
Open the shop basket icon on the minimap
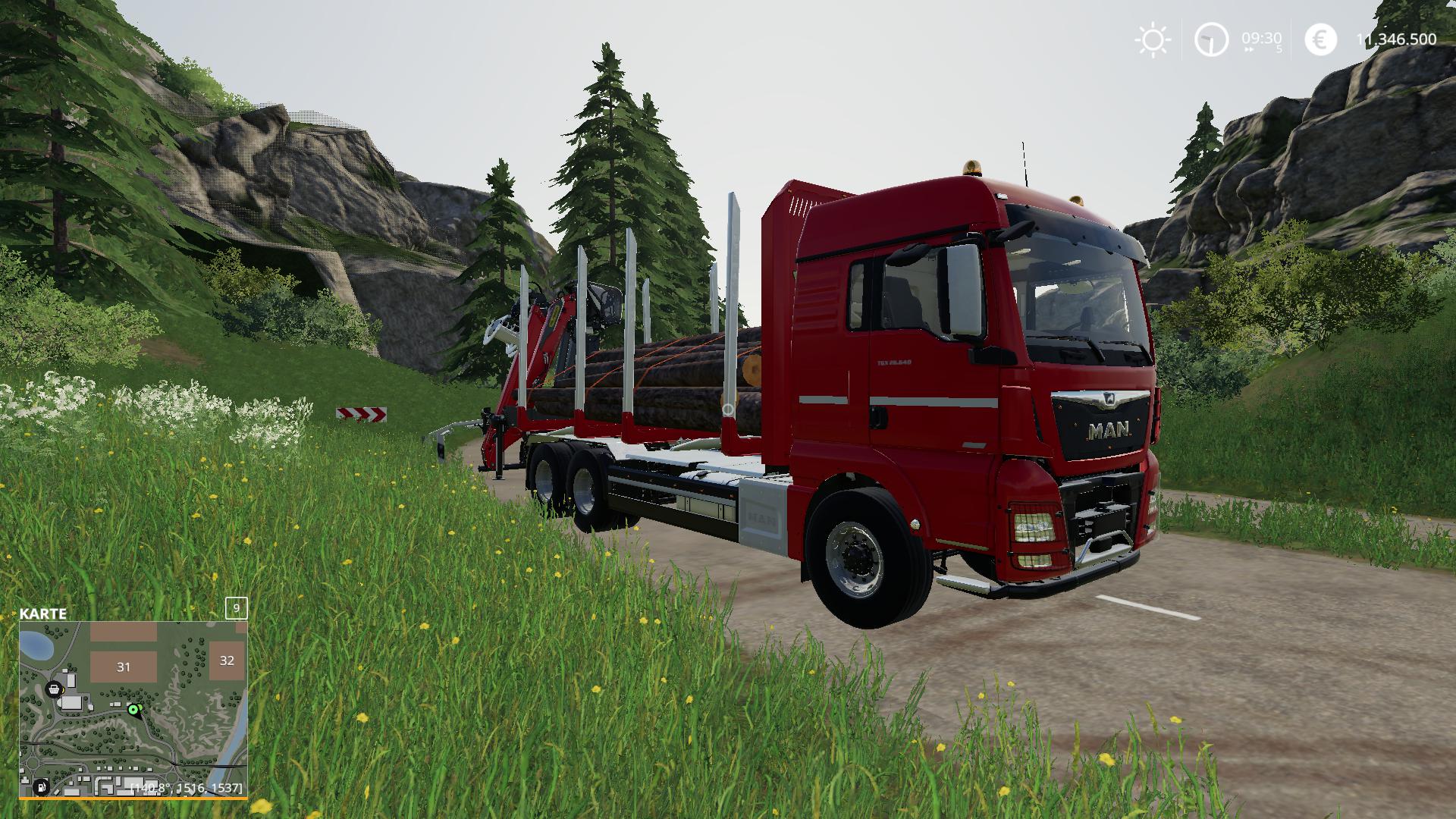53,690
